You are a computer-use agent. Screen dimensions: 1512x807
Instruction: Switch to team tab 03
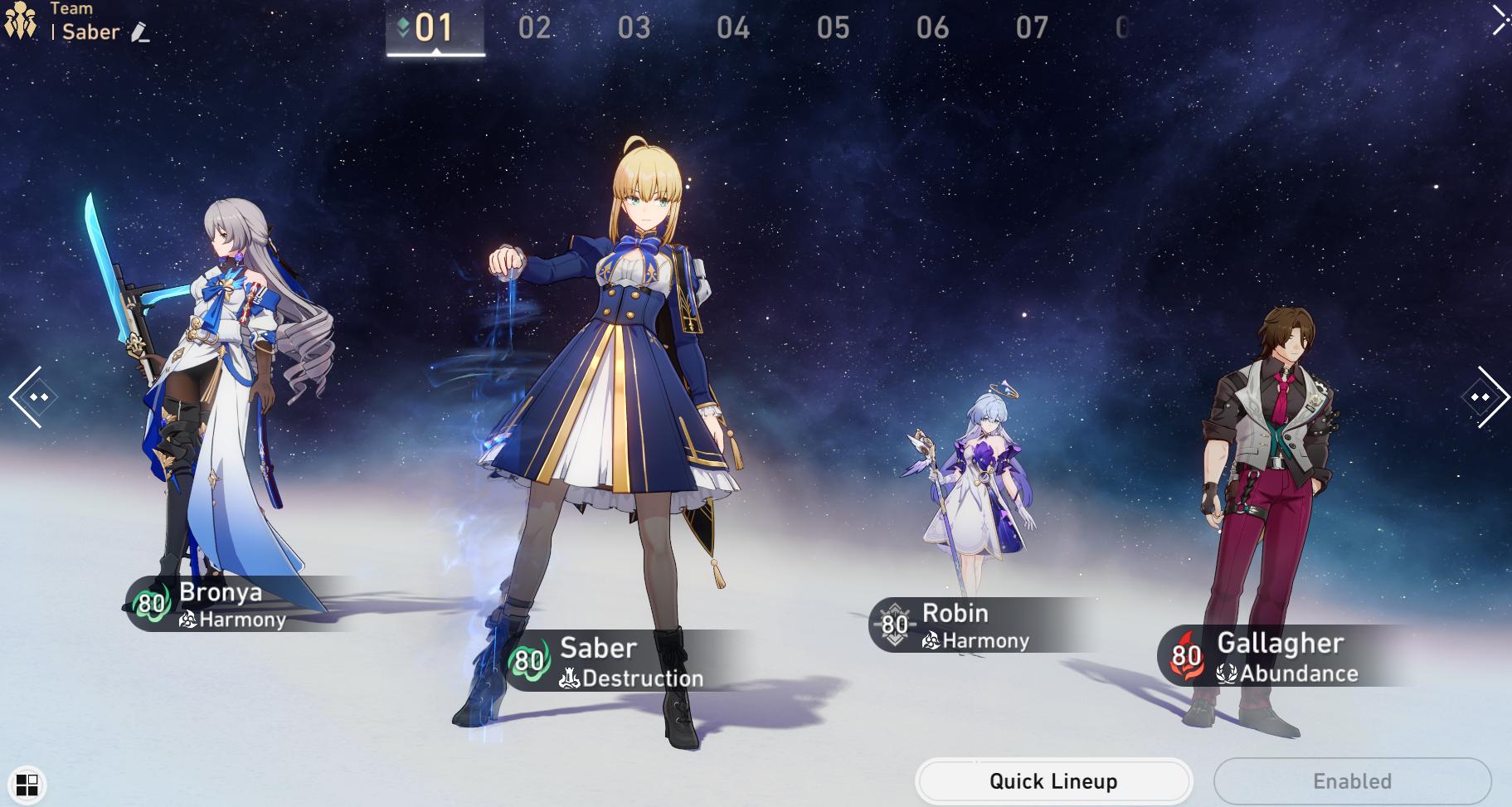[x=634, y=28]
